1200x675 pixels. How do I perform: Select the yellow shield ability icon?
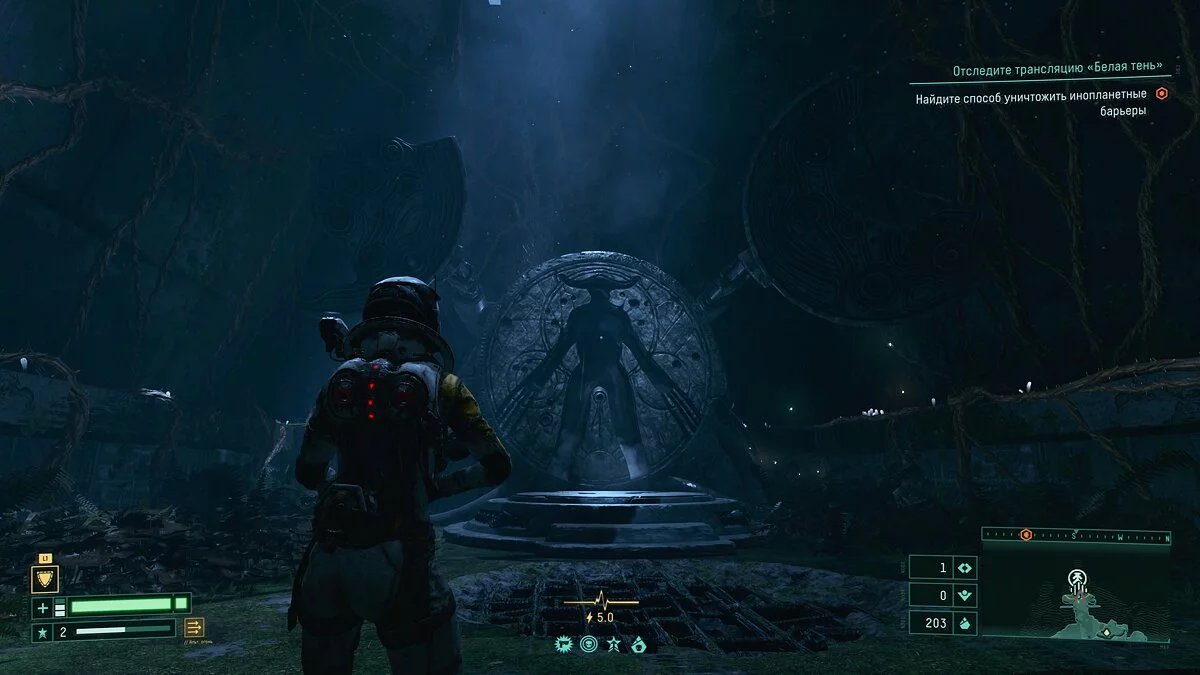pos(45,579)
